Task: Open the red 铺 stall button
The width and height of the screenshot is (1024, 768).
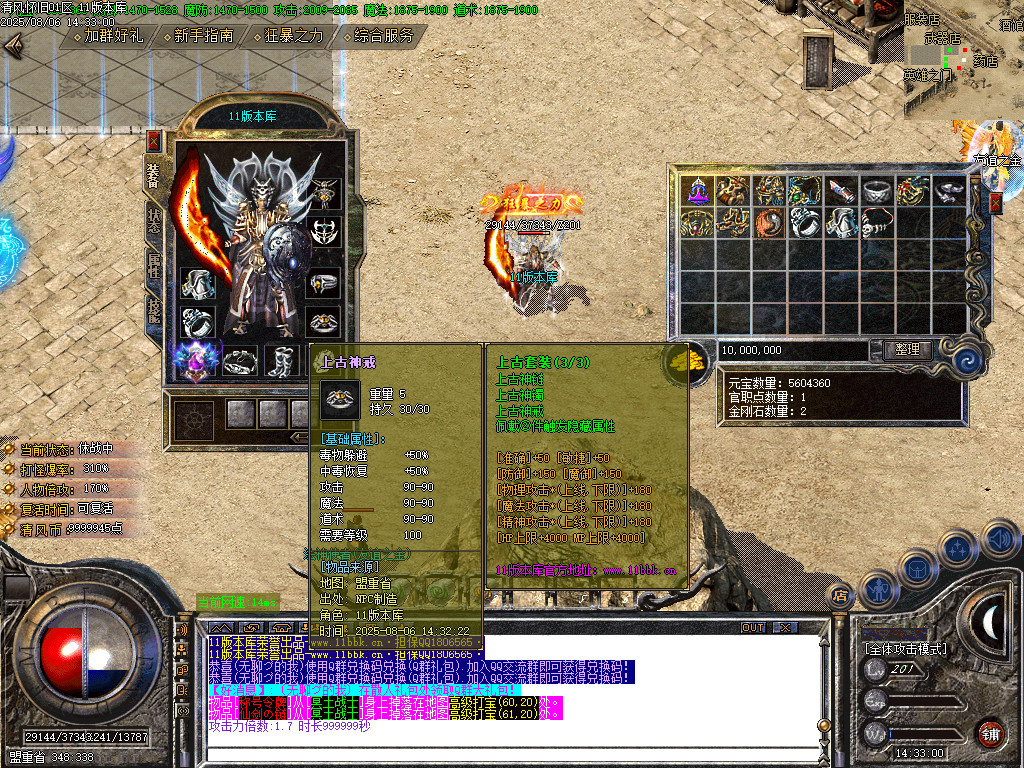Action: click(990, 733)
